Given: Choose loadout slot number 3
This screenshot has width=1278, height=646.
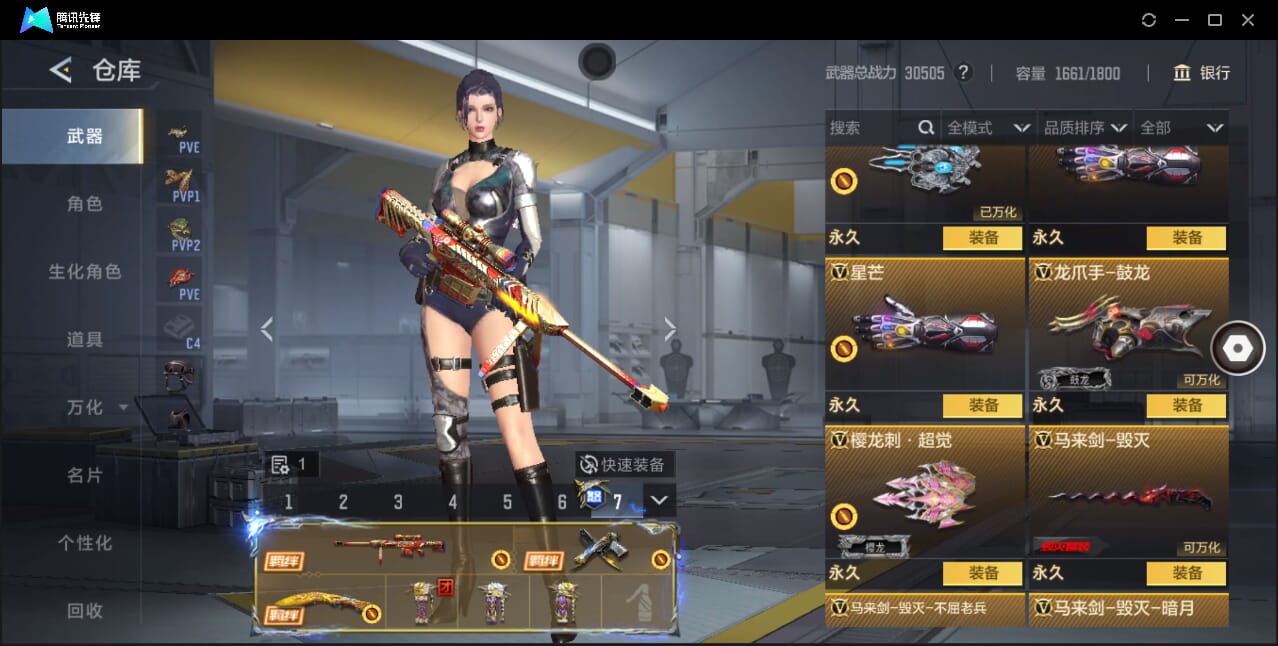Looking at the screenshot, I should (398, 502).
